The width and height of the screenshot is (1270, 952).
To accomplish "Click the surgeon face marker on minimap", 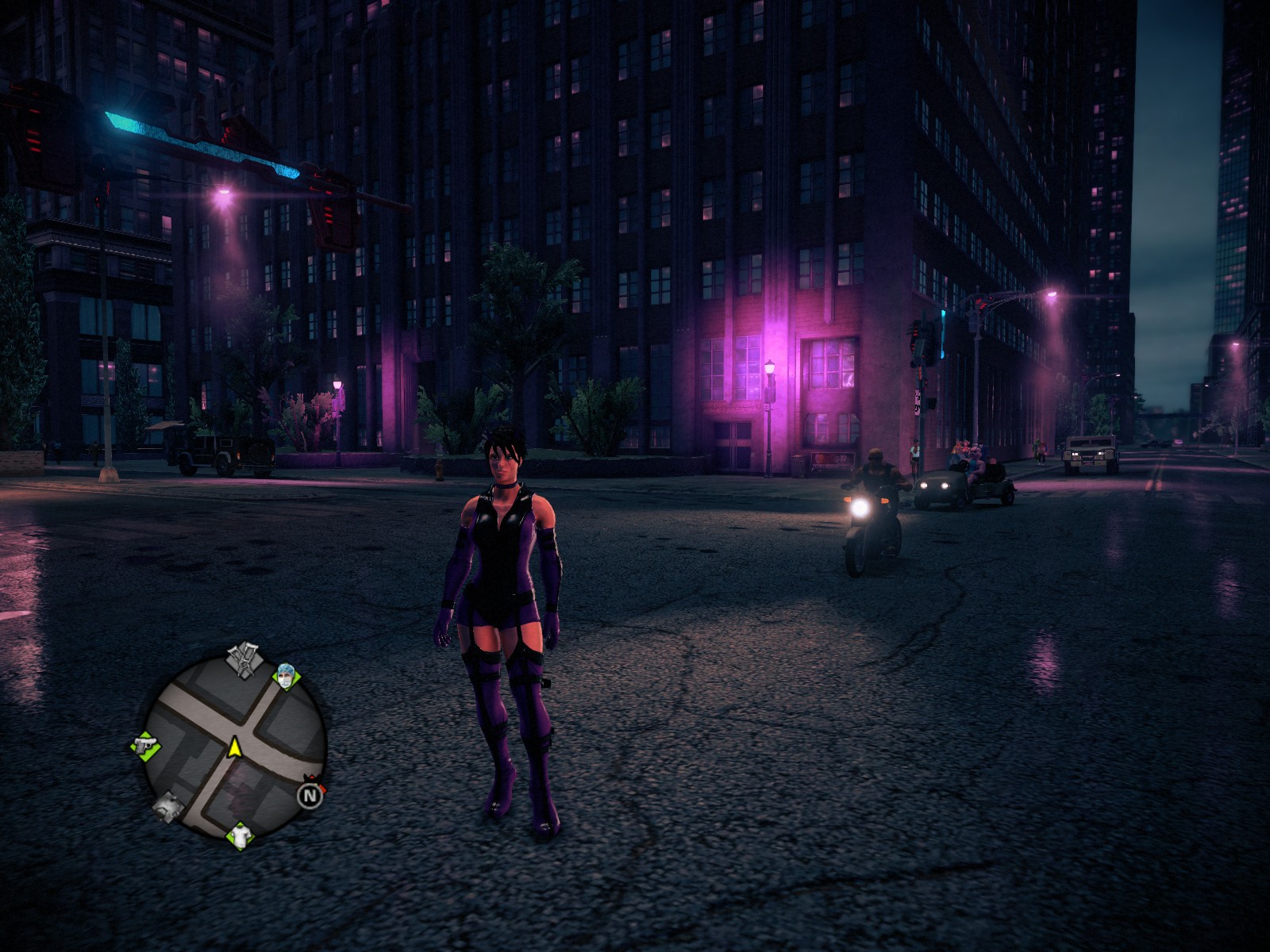I will tap(286, 676).
